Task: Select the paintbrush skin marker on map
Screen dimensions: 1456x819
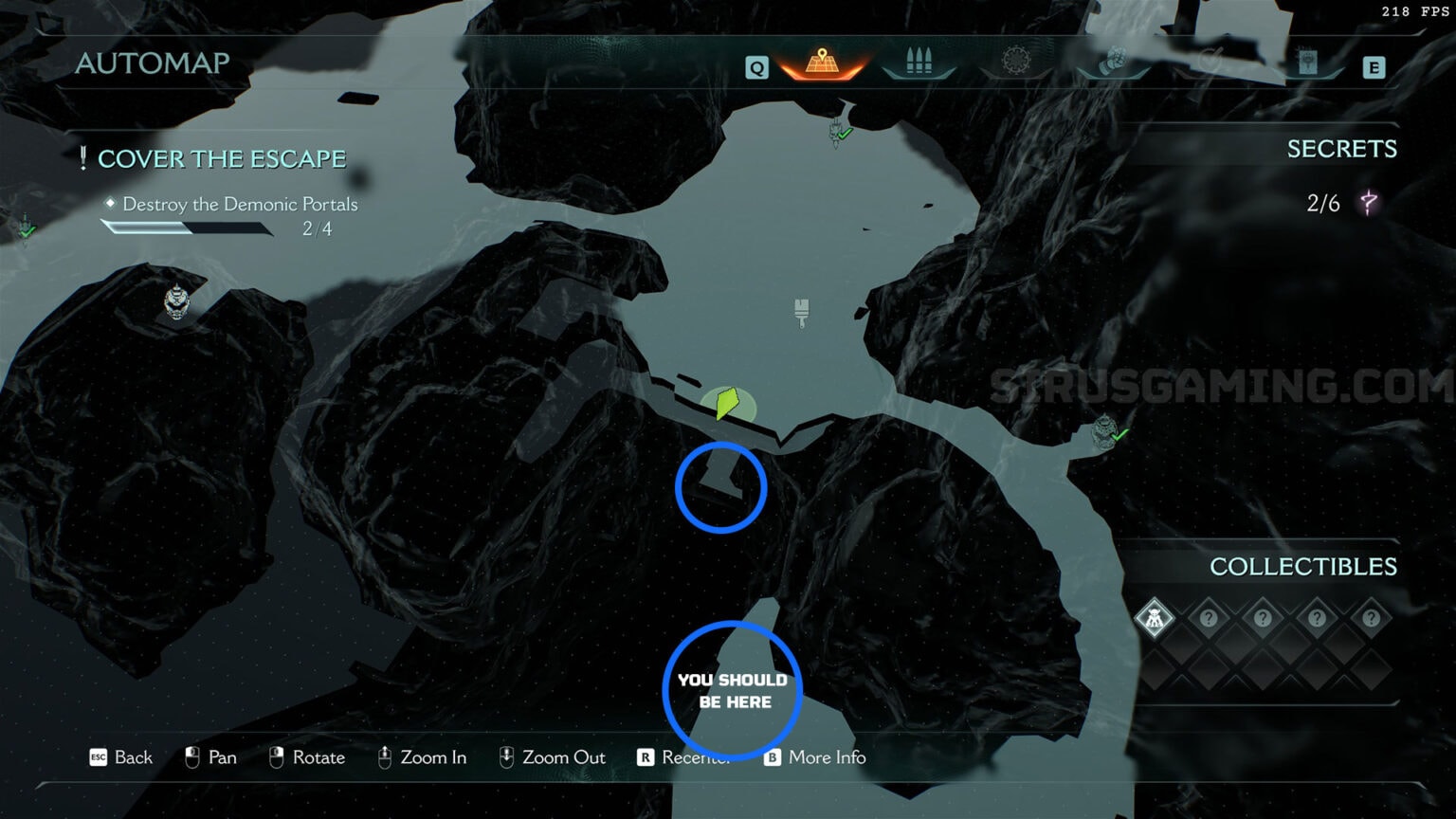Action: tap(802, 312)
